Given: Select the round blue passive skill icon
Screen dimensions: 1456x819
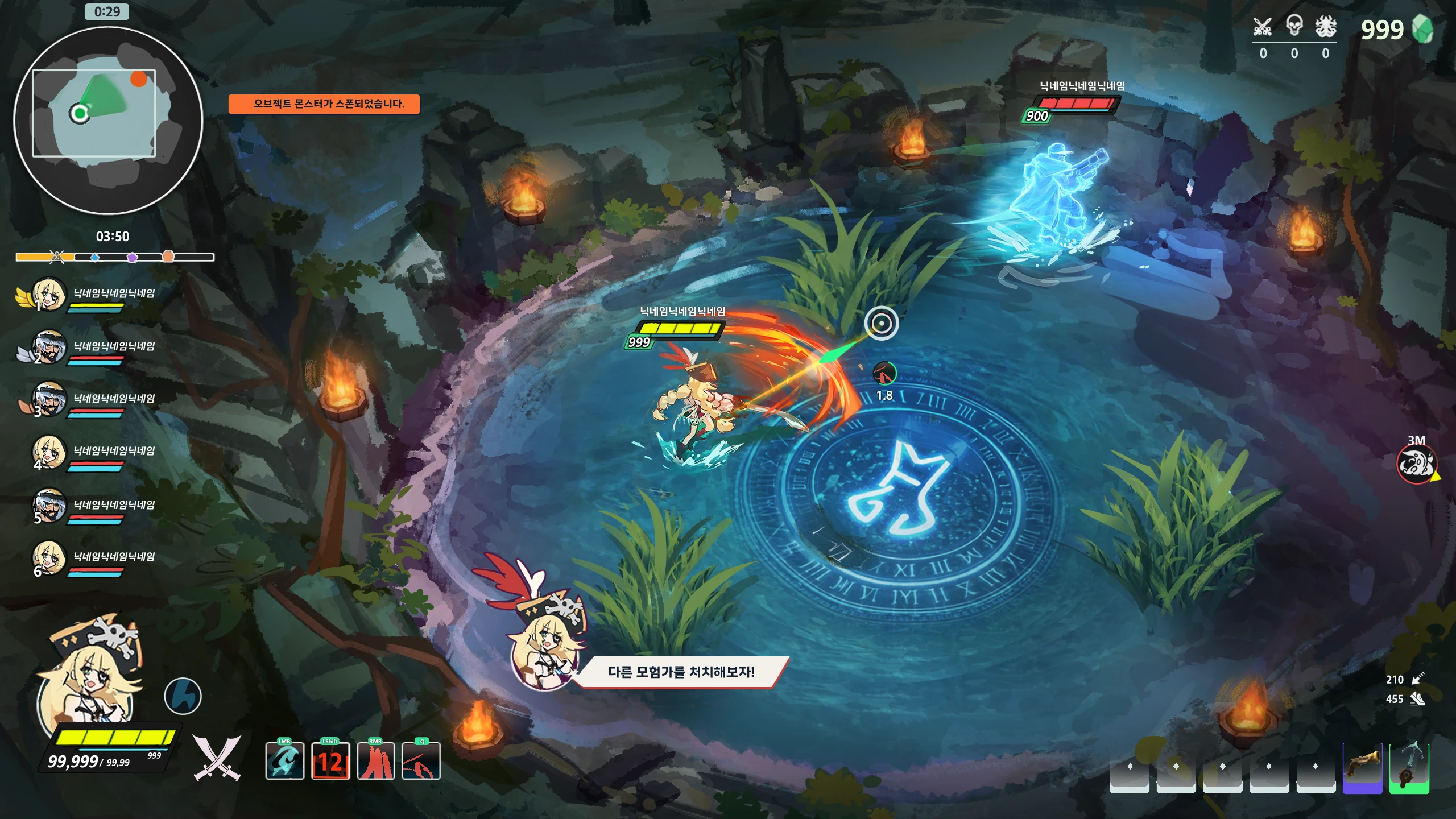Looking at the screenshot, I should [x=183, y=696].
